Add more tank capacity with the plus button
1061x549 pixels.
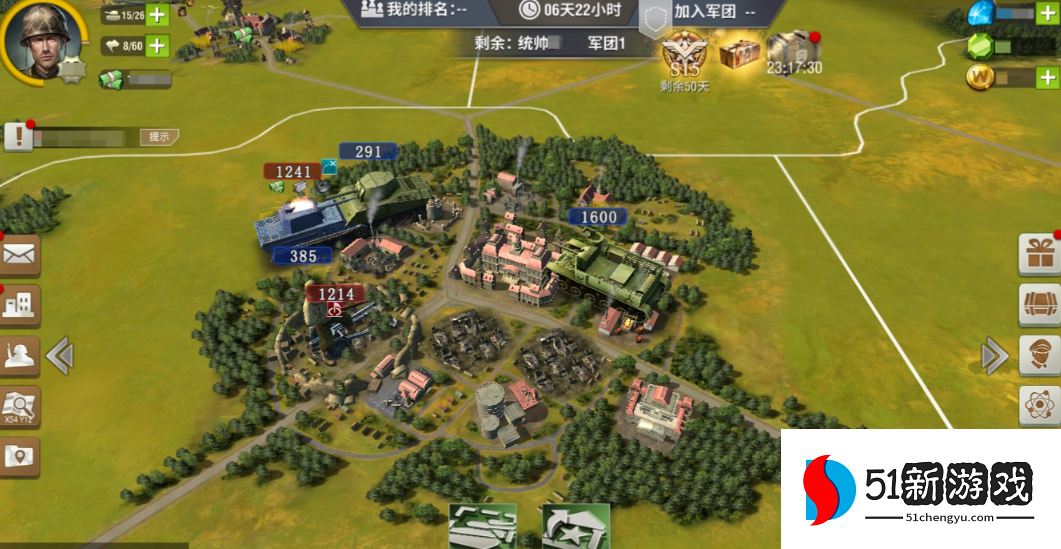click(x=158, y=14)
